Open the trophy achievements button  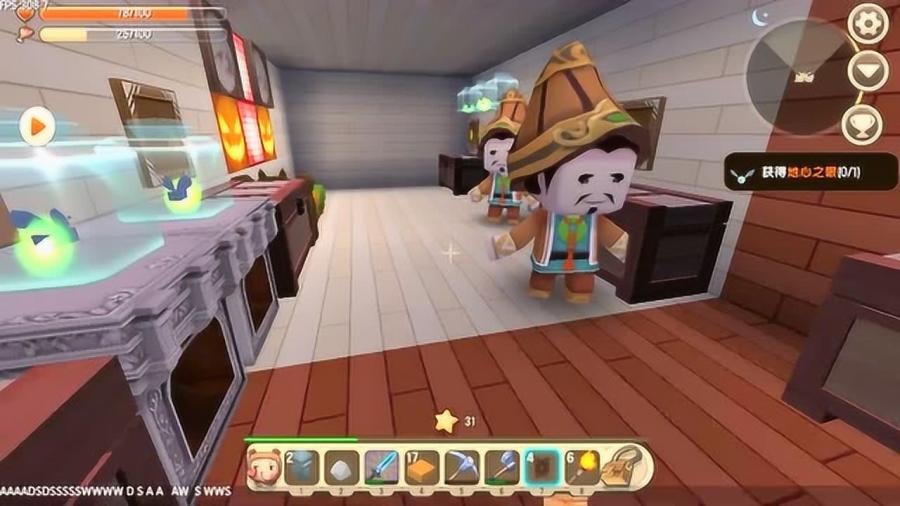[x=861, y=124]
